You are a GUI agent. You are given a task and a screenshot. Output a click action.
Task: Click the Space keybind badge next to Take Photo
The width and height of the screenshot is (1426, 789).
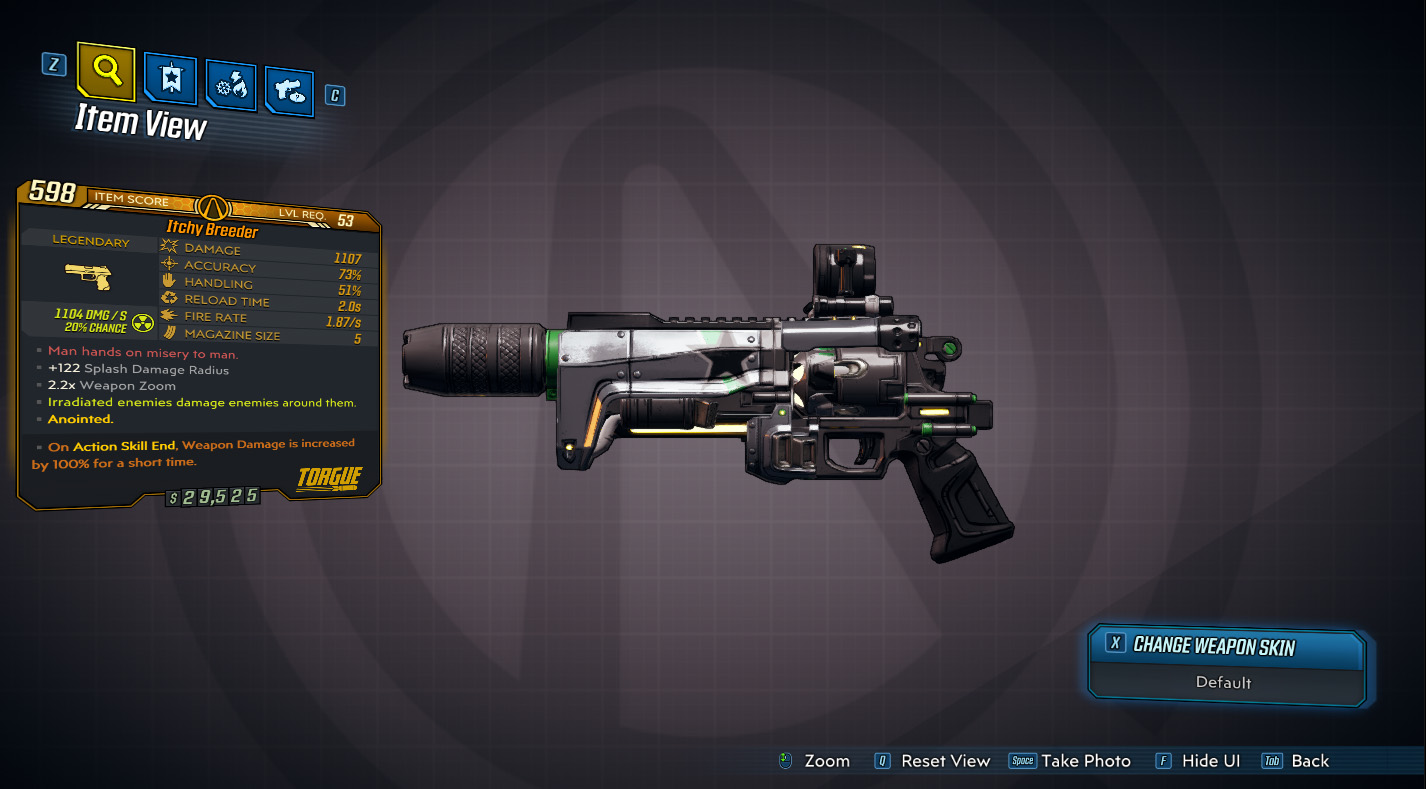click(x=1023, y=761)
